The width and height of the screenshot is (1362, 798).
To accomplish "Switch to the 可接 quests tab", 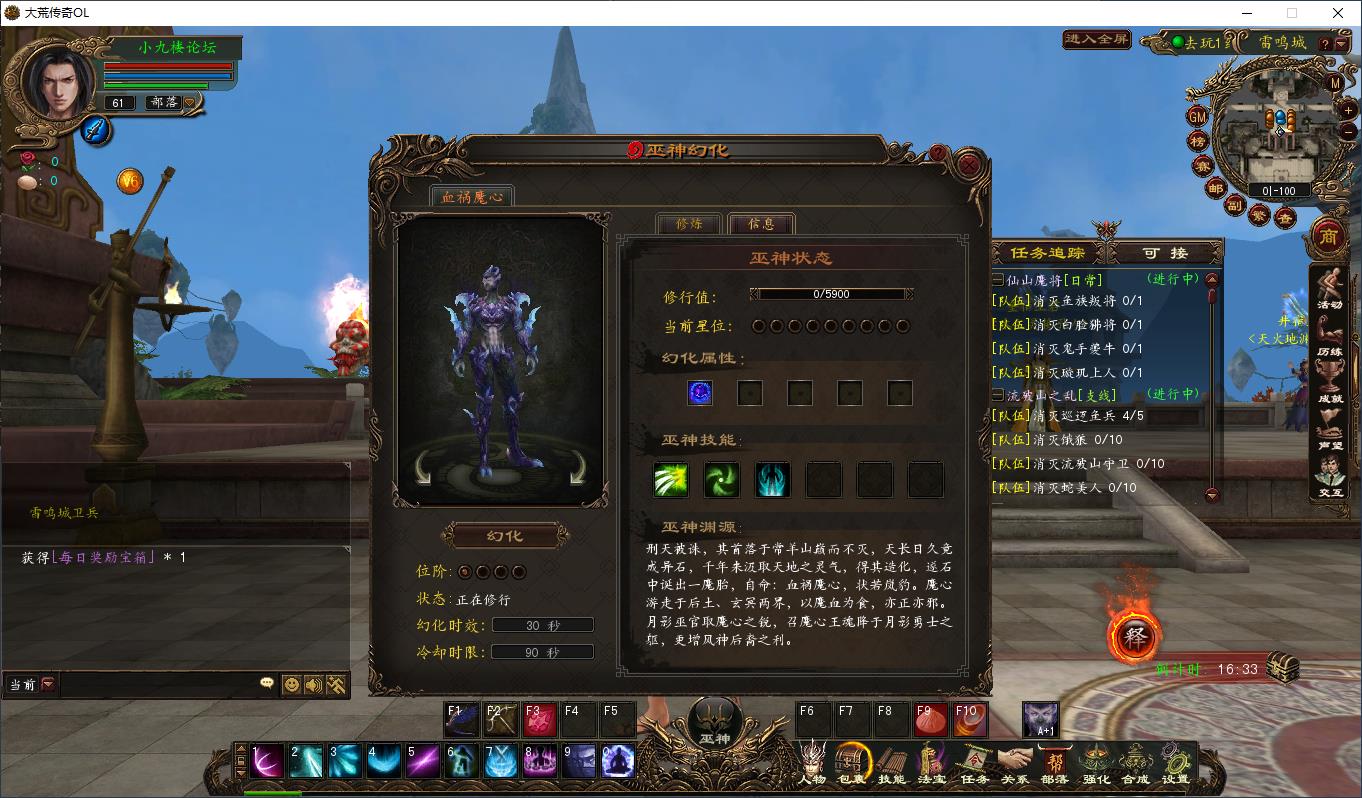I will tap(1165, 253).
